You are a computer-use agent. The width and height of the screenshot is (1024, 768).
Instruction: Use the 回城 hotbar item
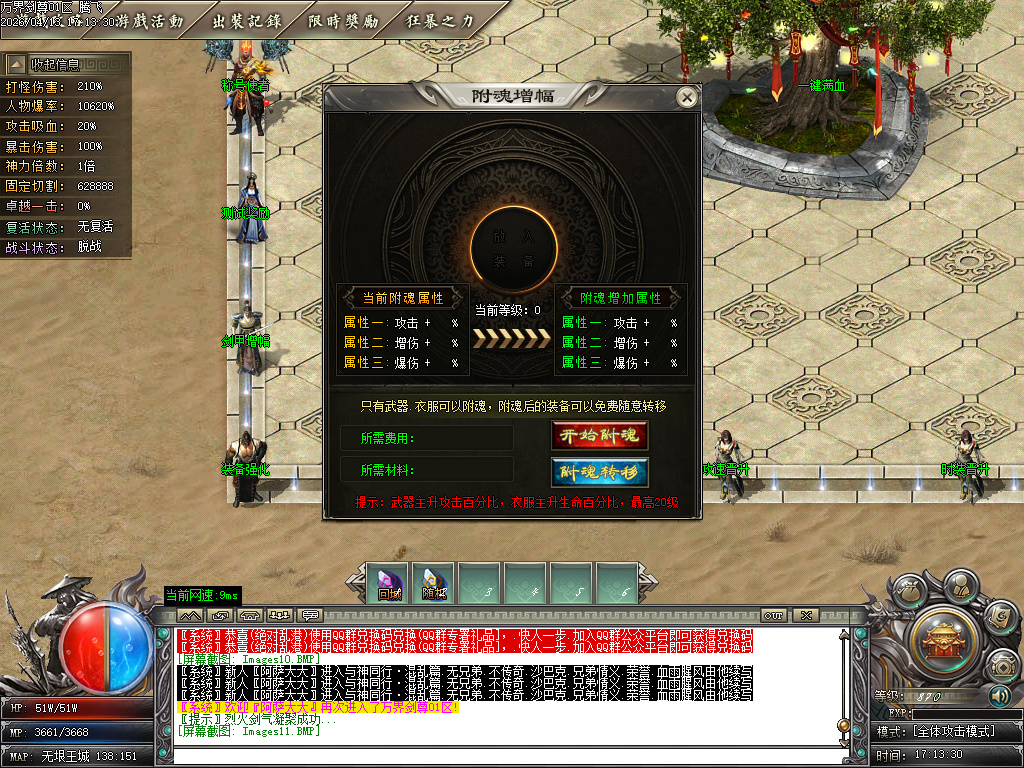389,582
